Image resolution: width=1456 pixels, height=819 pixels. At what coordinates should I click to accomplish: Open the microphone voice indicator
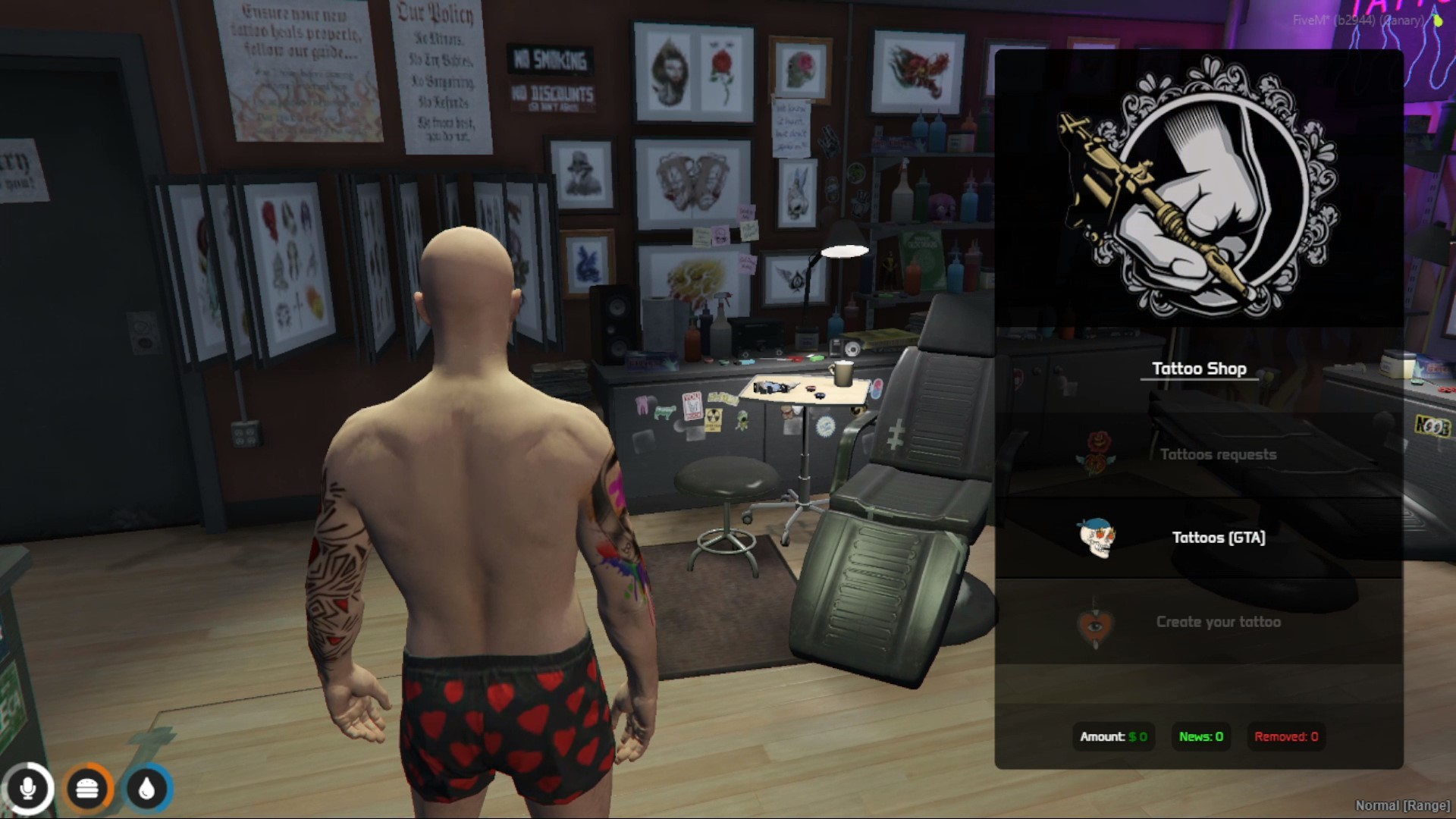click(29, 788)
